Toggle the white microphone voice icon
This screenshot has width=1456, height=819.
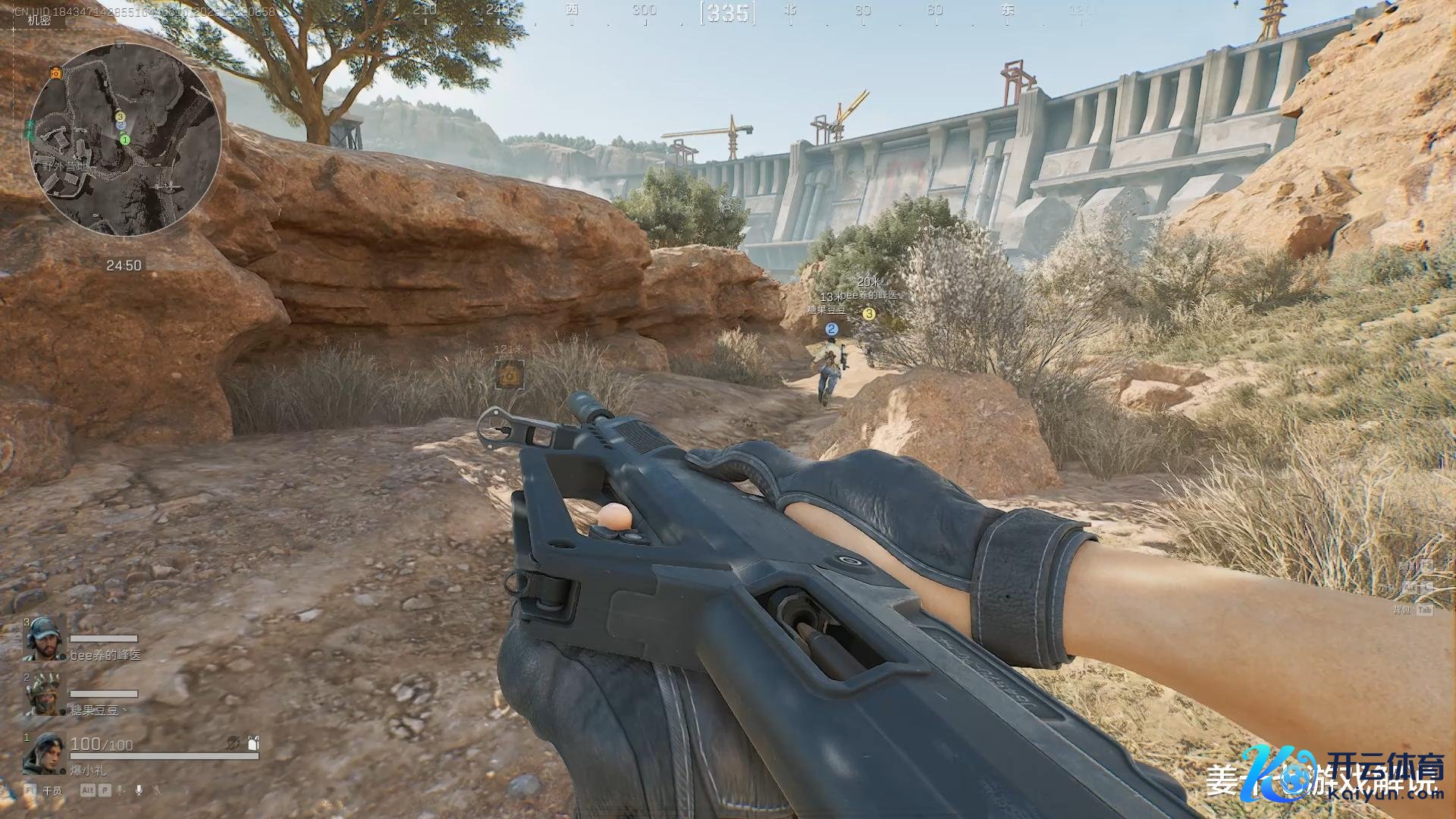[x=139, y=790]
